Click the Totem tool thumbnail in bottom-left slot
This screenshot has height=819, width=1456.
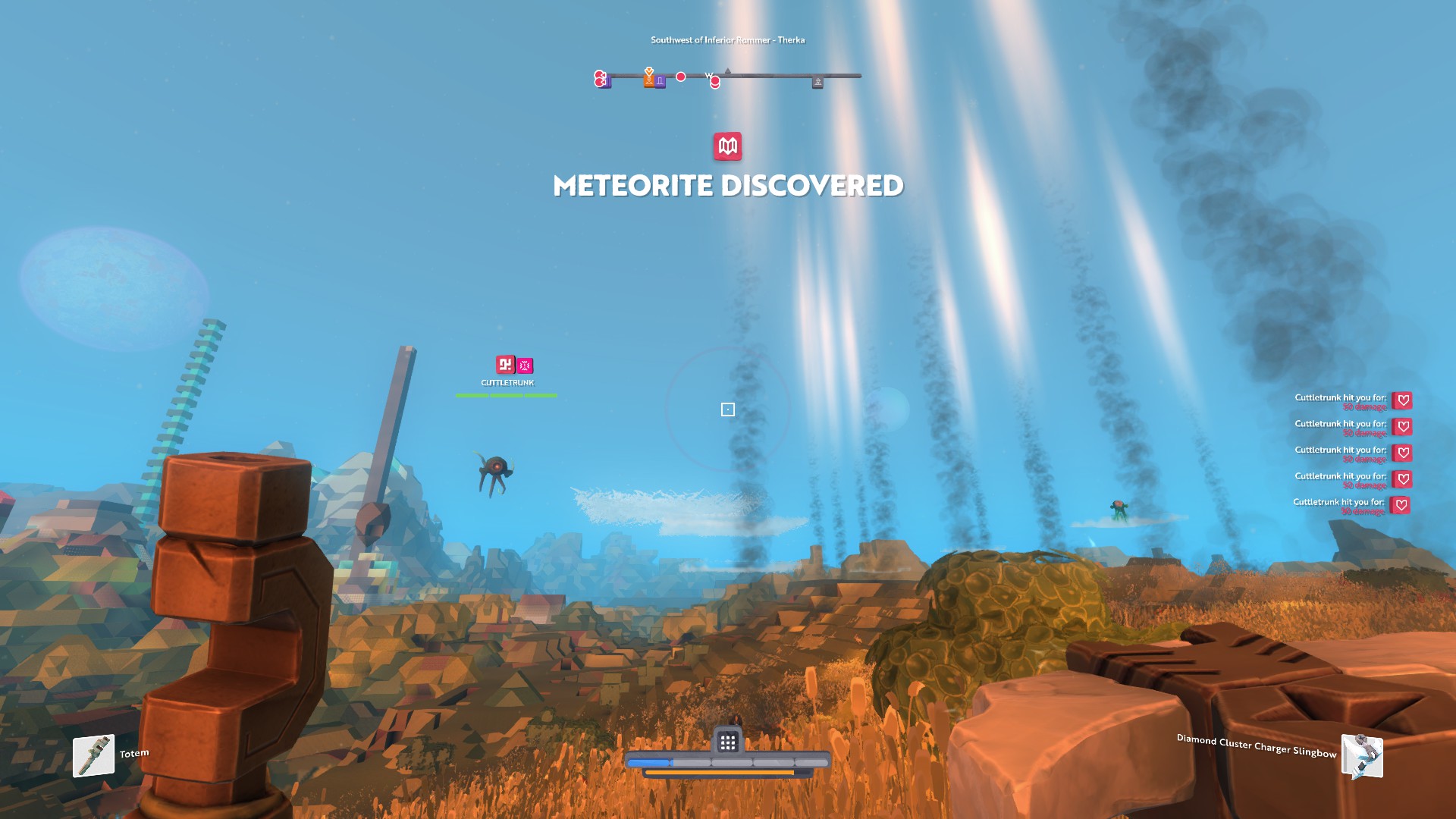(x=93, y=755)
